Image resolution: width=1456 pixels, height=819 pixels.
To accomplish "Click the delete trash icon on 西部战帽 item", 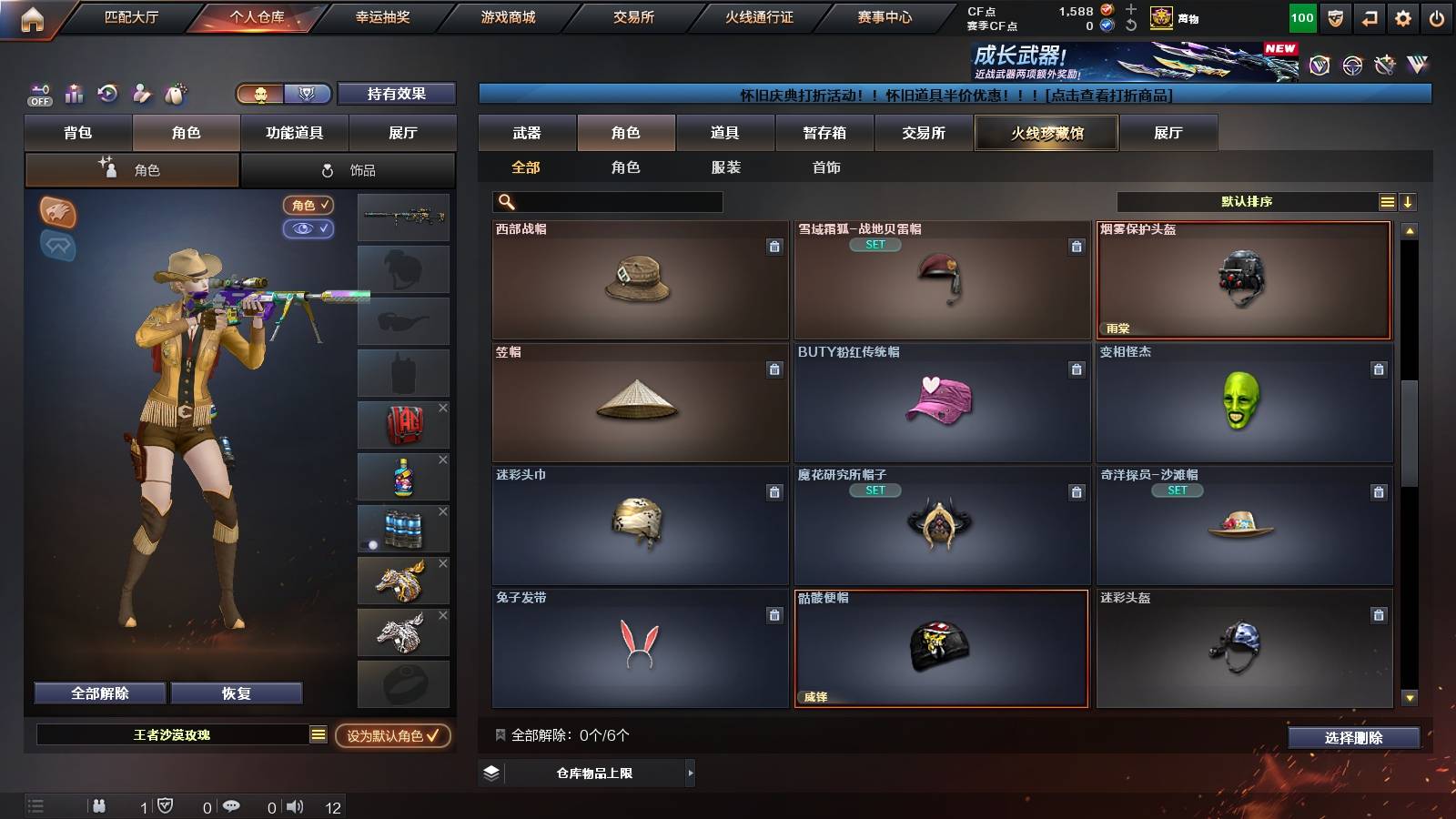I will tap(774, 246).
